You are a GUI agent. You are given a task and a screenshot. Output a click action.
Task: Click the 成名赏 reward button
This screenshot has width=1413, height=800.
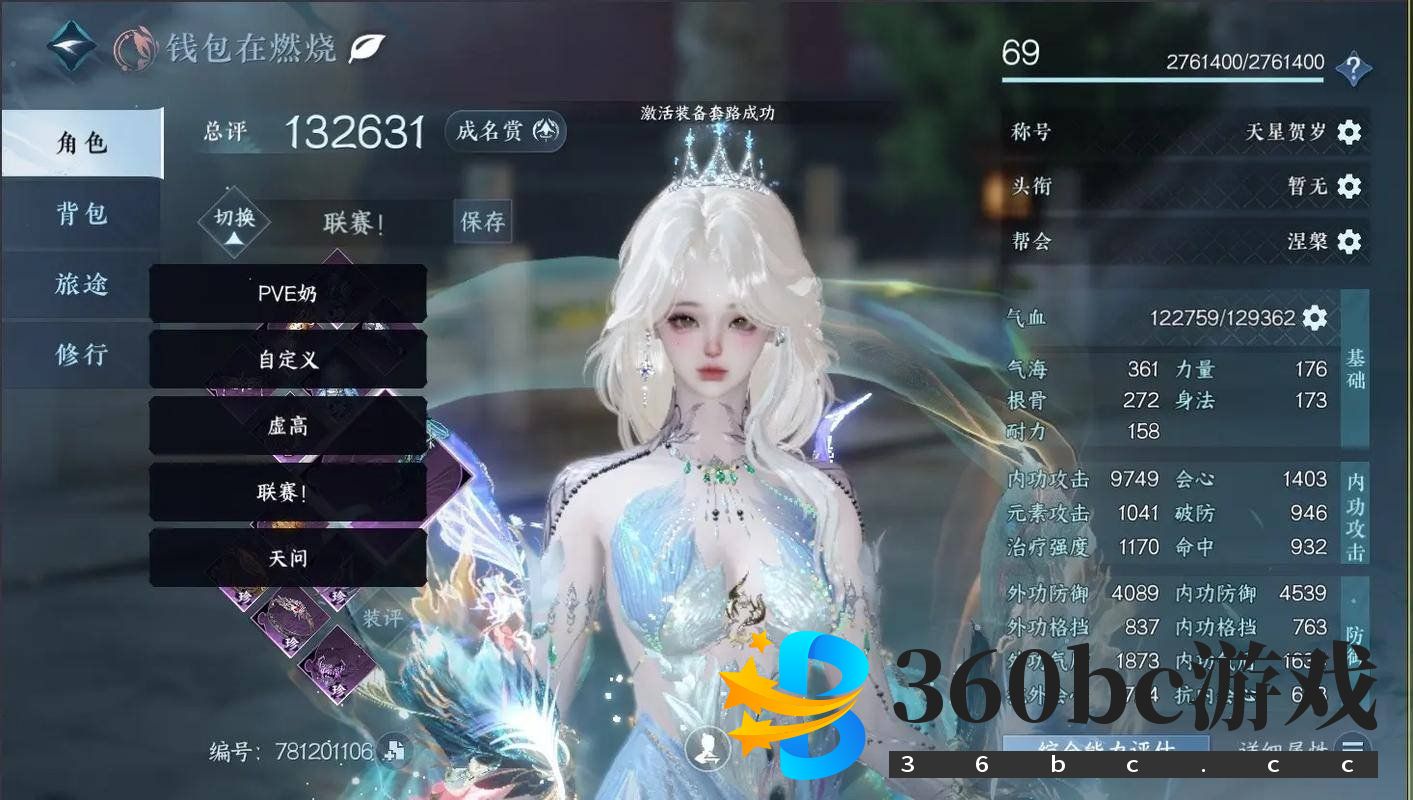[505, 131]
